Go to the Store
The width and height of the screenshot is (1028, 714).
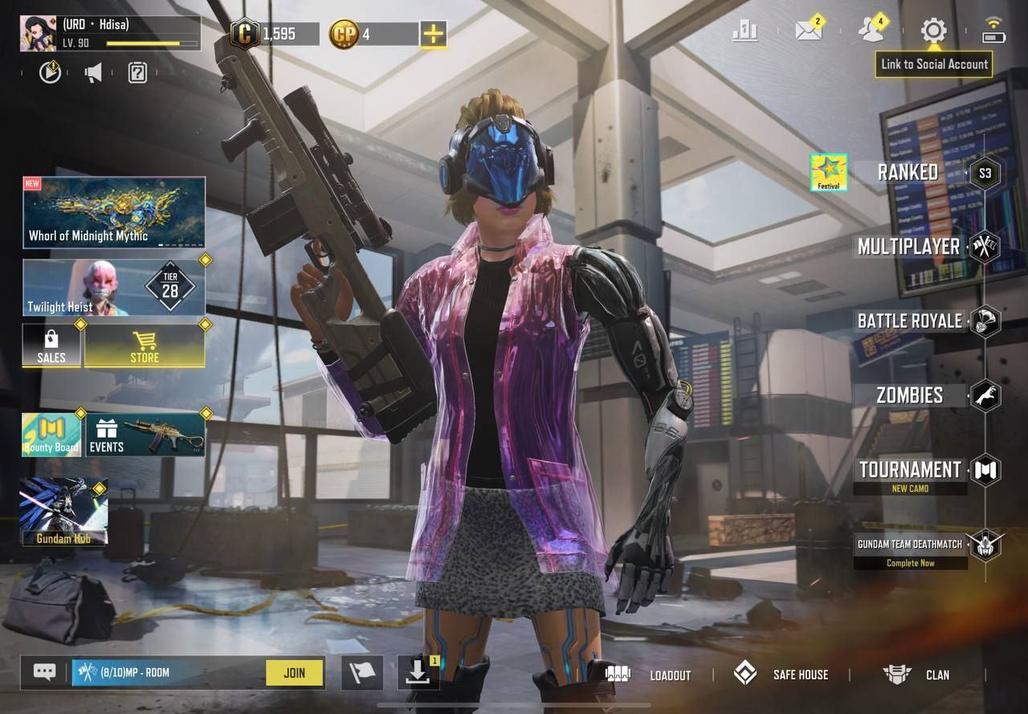(145, 346)
